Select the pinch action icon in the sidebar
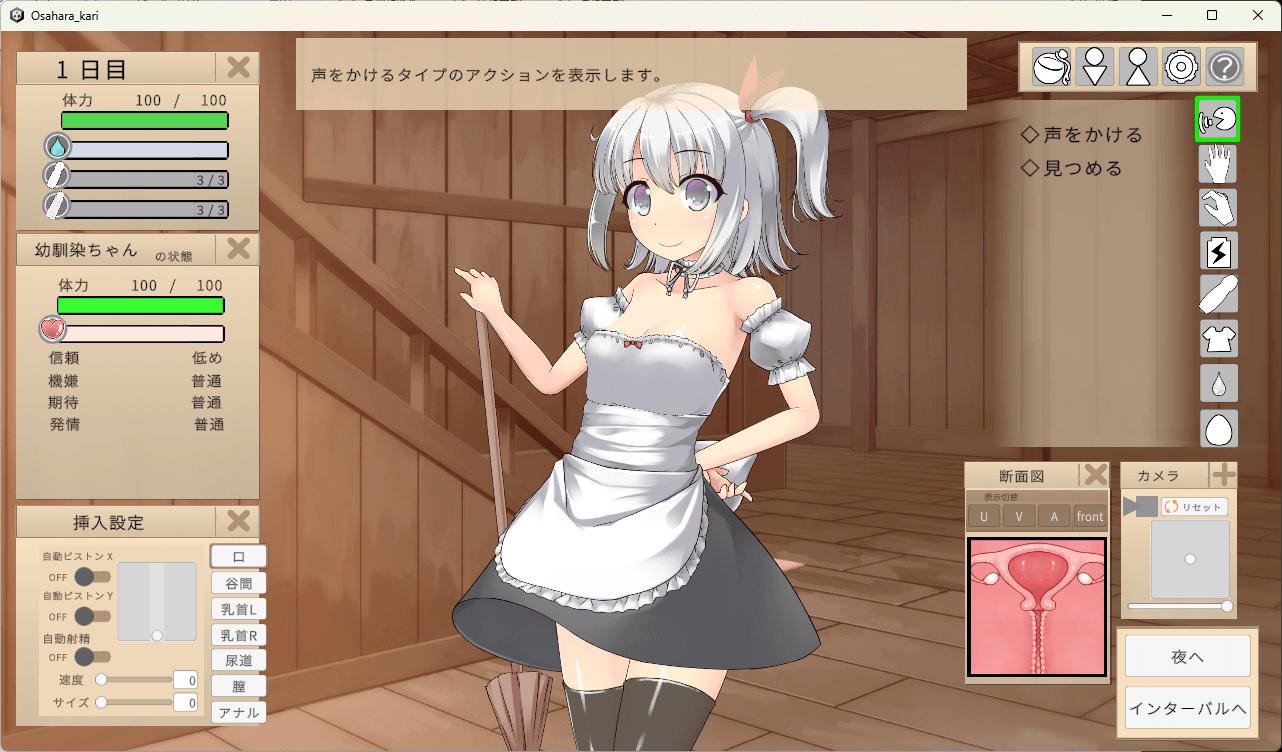 [1217, 208]
